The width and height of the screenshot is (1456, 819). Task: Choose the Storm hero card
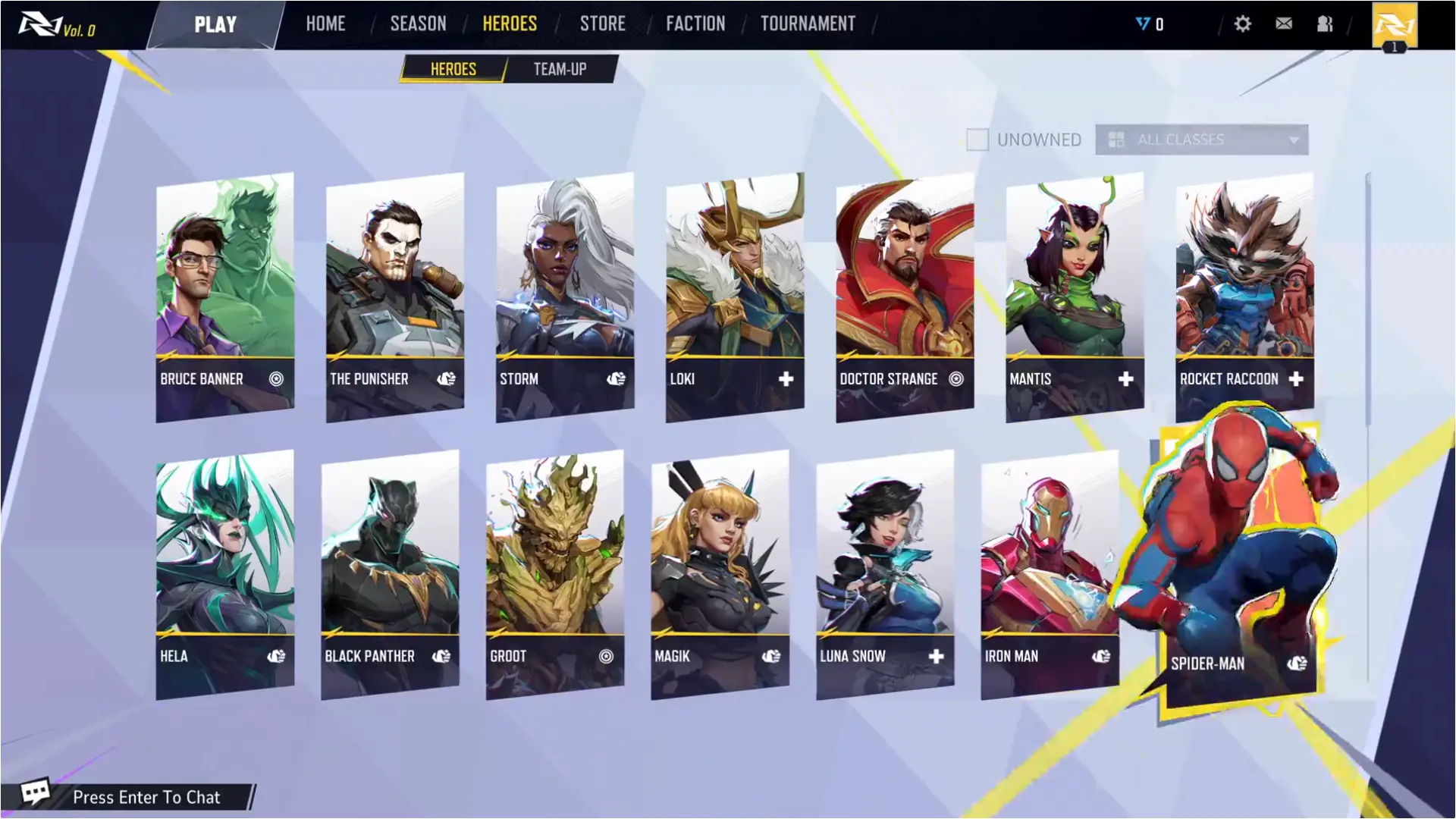tap(565, 296)
